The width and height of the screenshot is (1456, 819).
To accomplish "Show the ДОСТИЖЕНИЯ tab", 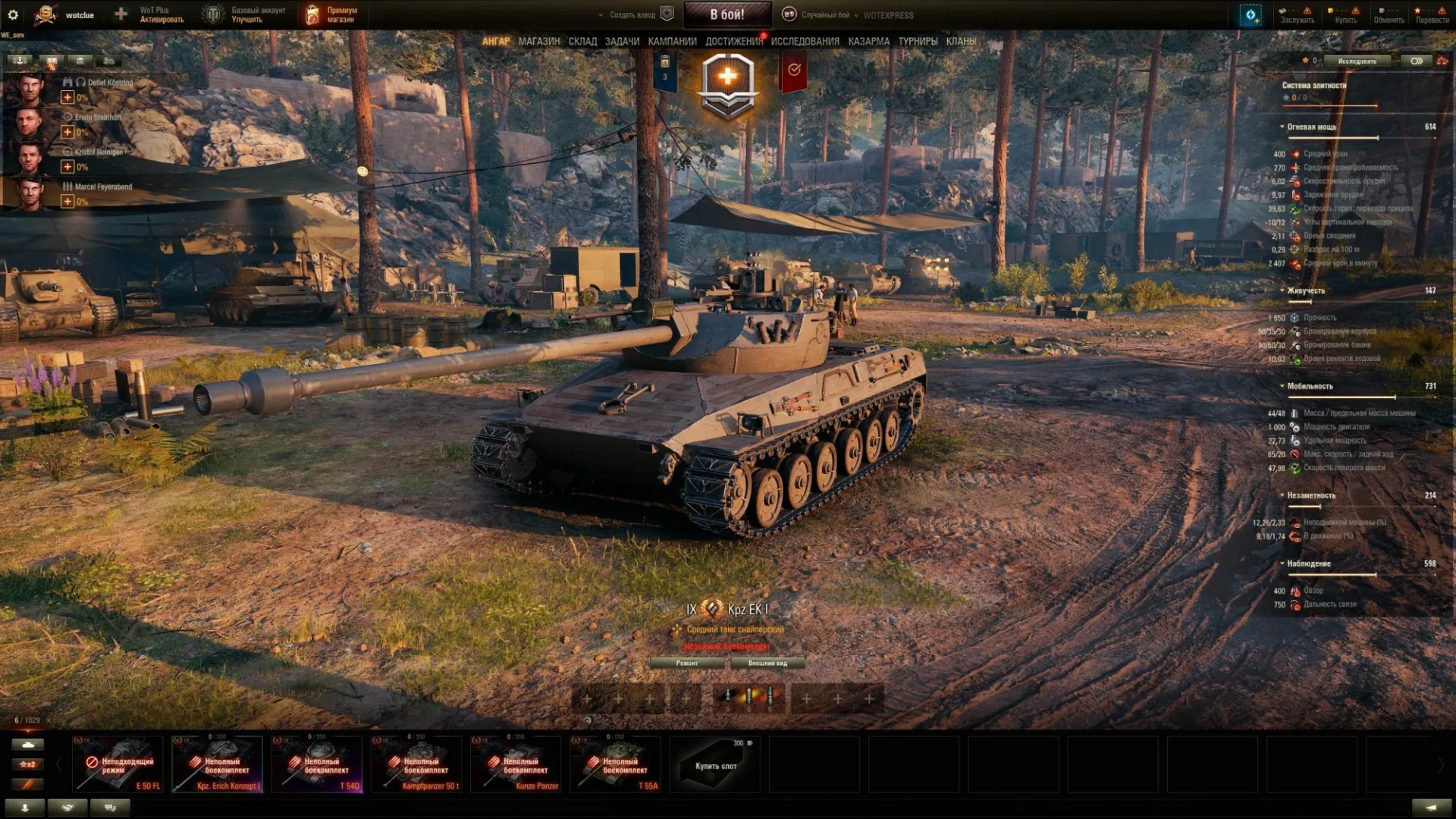I will (733, 41).
